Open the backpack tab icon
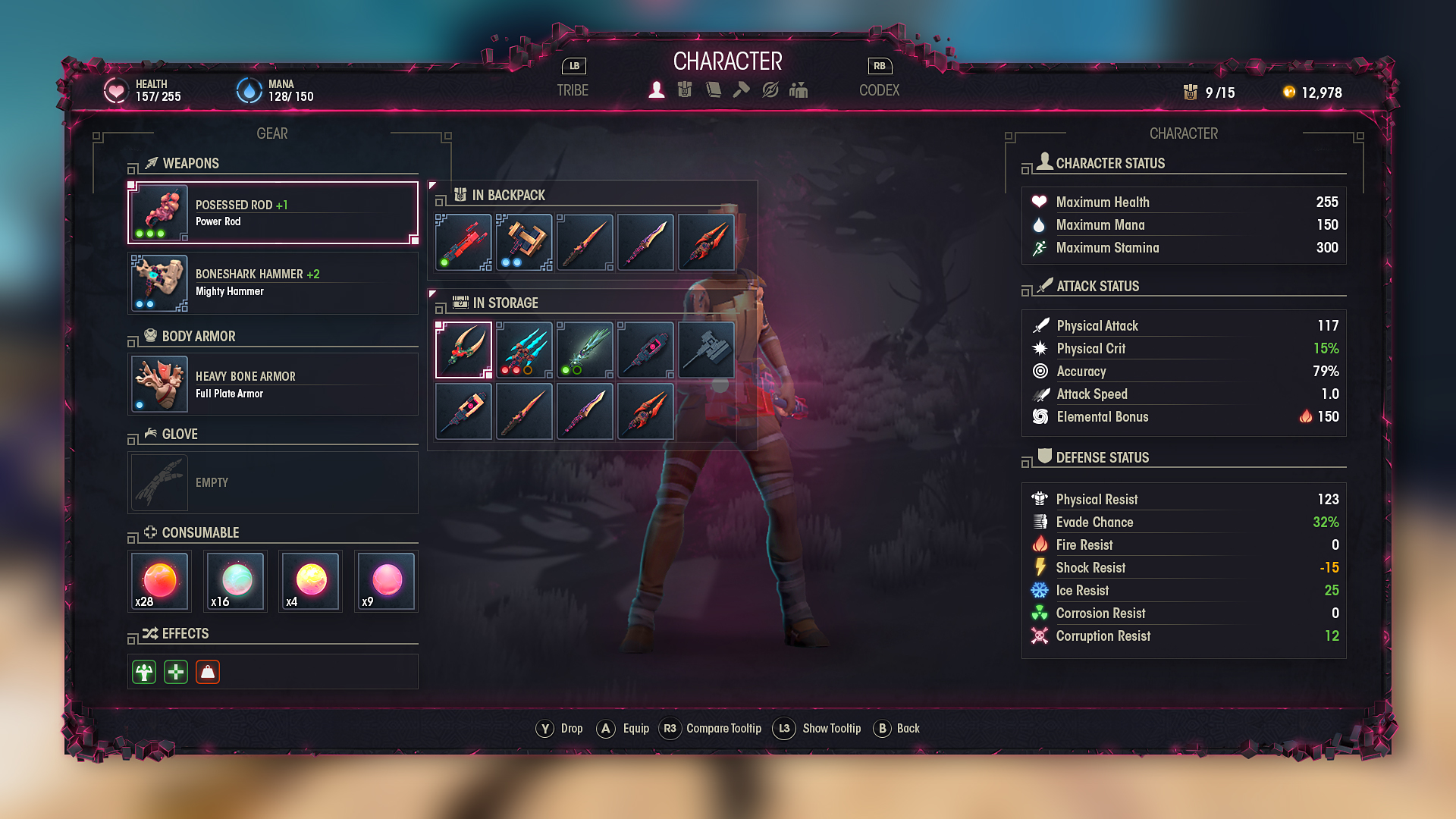This screenshot has width=1456, height=819. [685, 90]
